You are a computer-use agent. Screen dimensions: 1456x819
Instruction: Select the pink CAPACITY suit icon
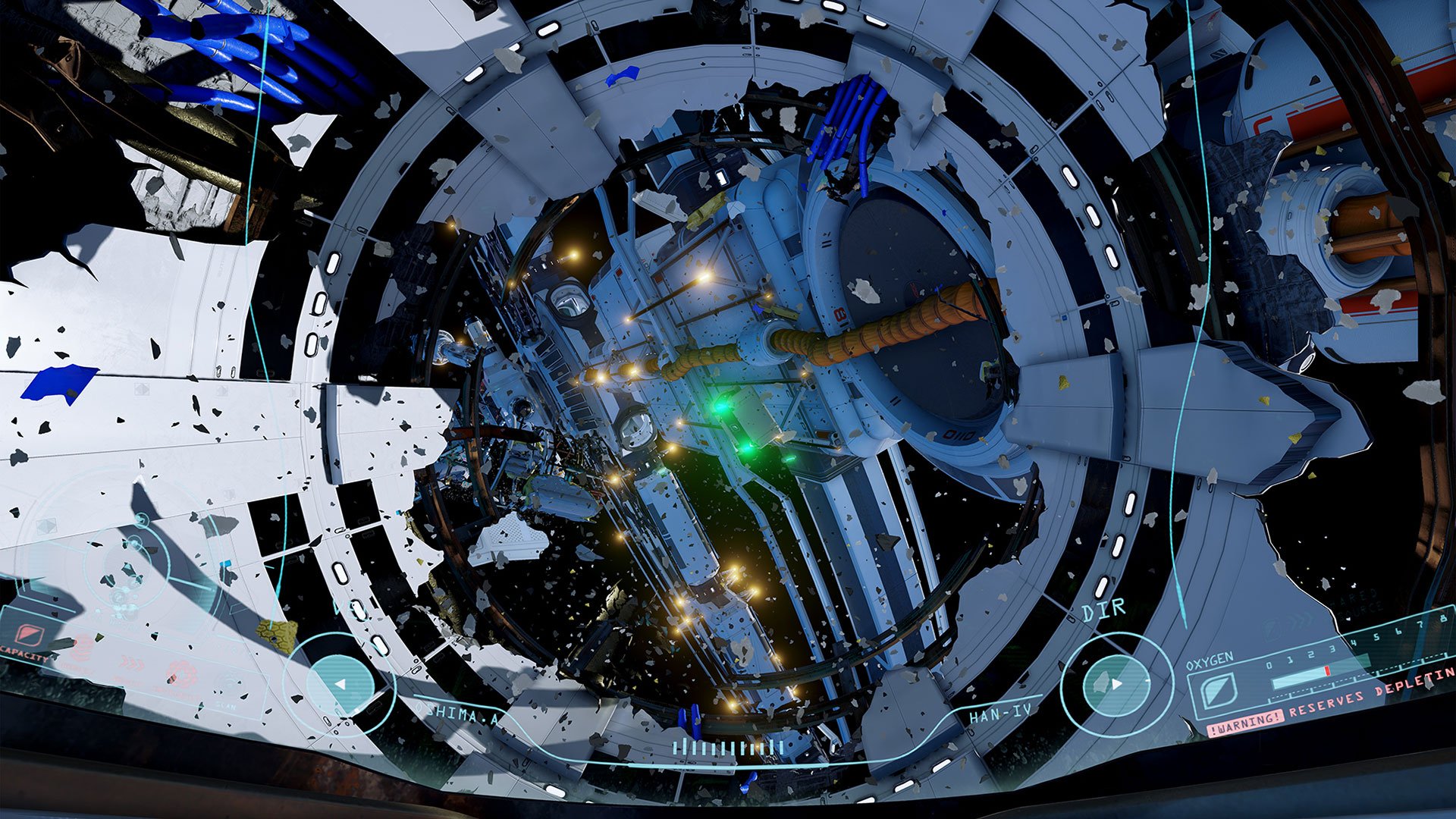coord(29,635)
